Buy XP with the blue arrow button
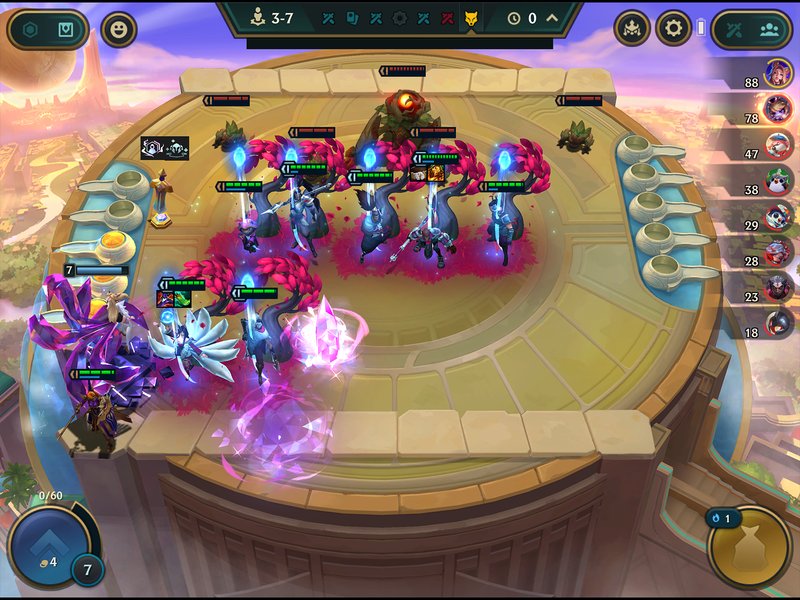800x600 pixels. (45, 543)
